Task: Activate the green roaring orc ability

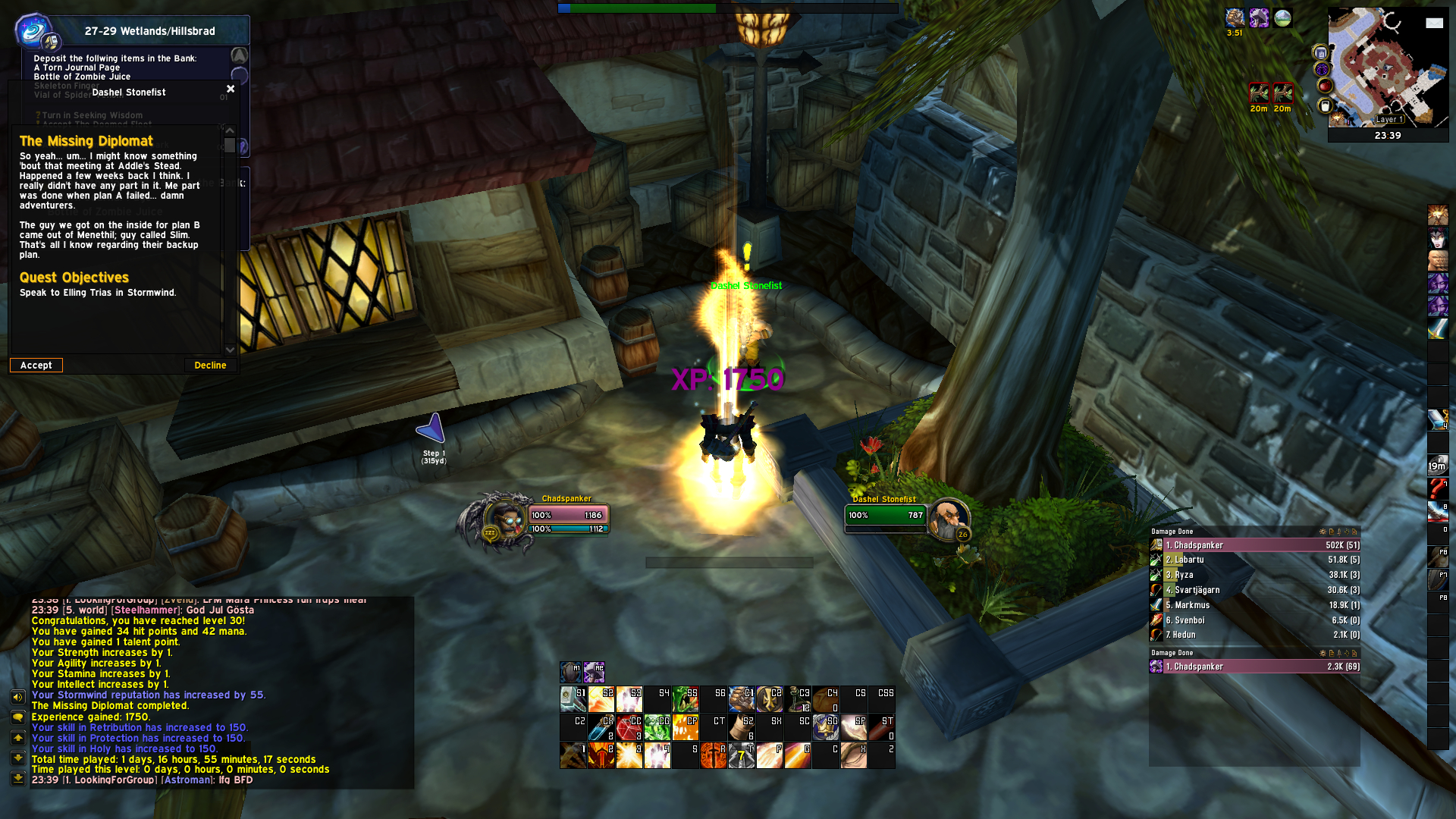Action: pos(685,698)
